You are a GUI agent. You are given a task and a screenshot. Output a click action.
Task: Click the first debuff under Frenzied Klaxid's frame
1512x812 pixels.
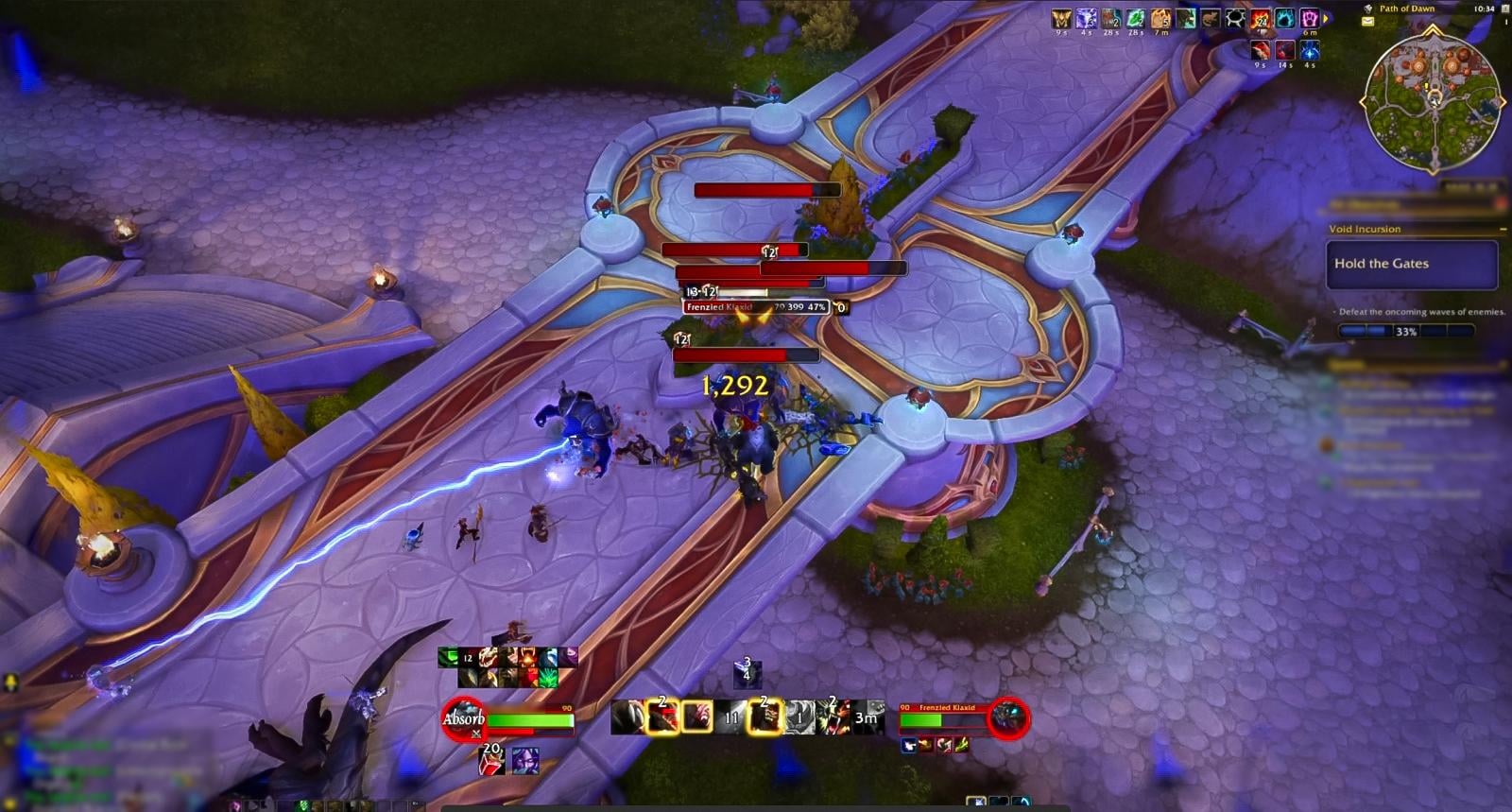point(910,746)
